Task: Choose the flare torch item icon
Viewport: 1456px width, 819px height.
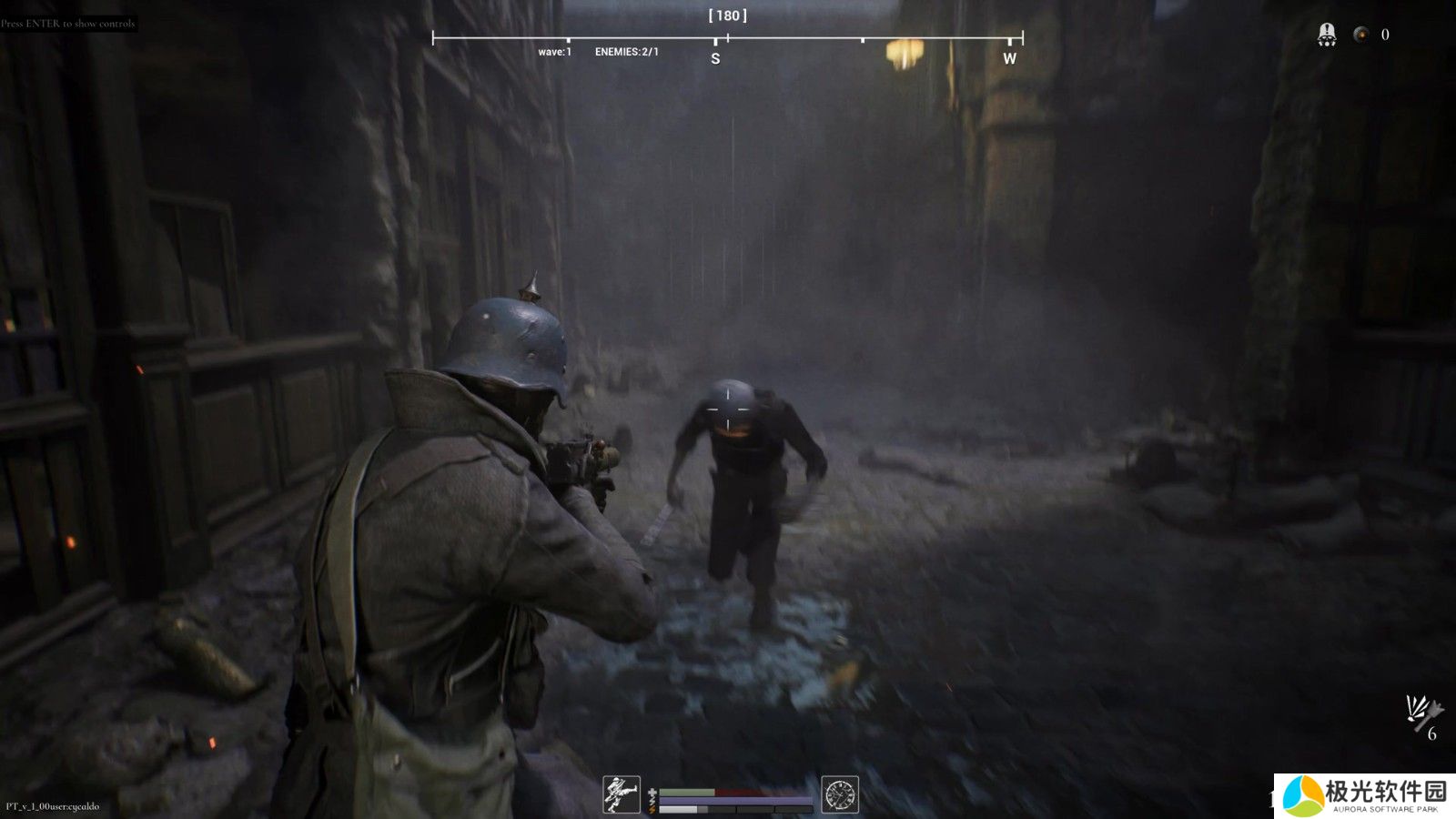Action: click(1421, 713)
